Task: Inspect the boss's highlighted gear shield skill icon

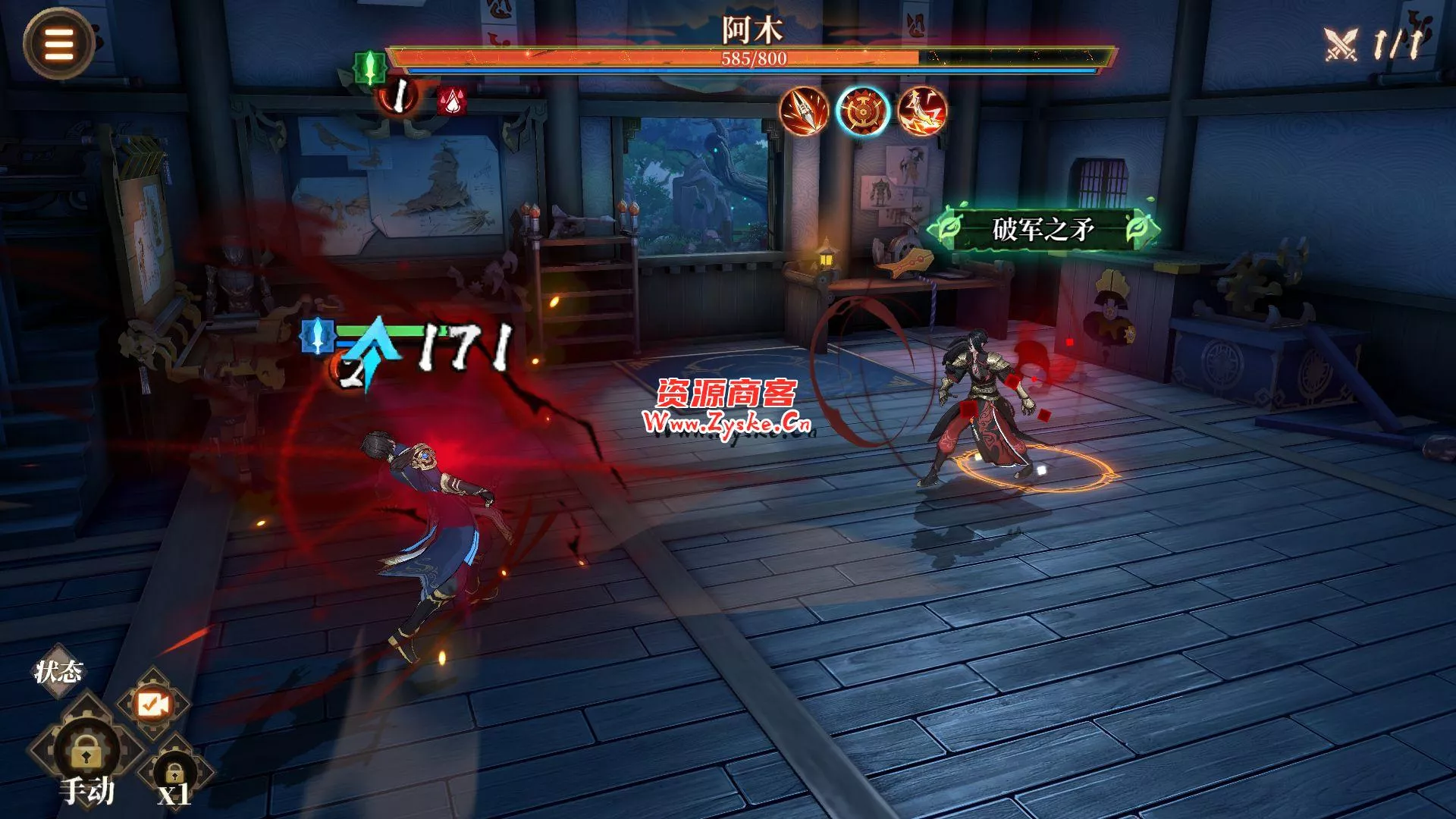Action: click(x=863, y=111)
